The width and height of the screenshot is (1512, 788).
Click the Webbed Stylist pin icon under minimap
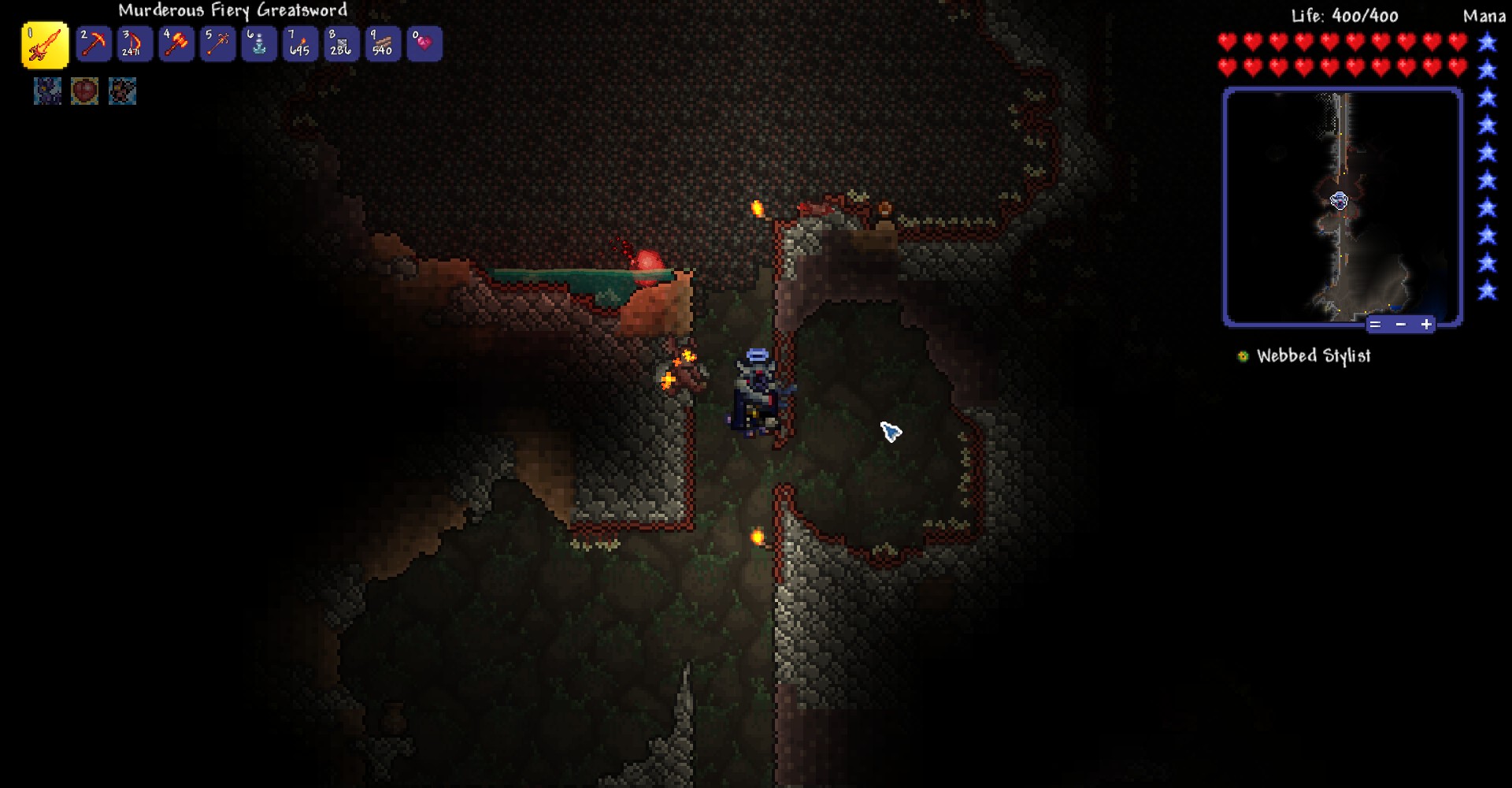coord(1243,355)
